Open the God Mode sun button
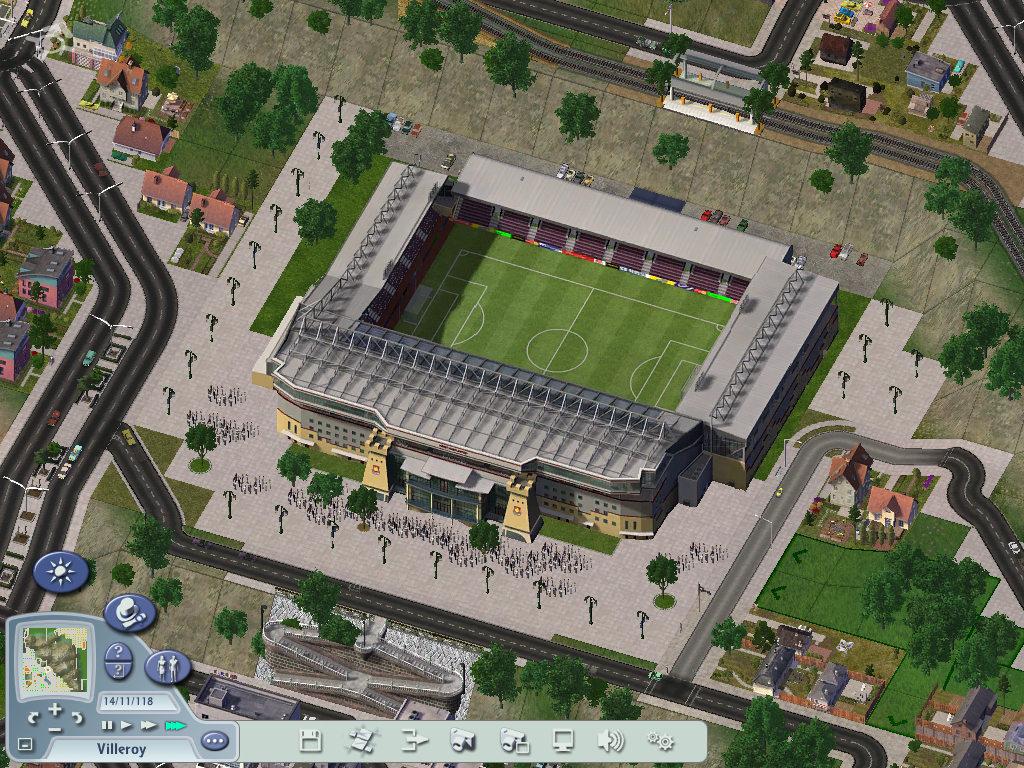 coord(61,572)
